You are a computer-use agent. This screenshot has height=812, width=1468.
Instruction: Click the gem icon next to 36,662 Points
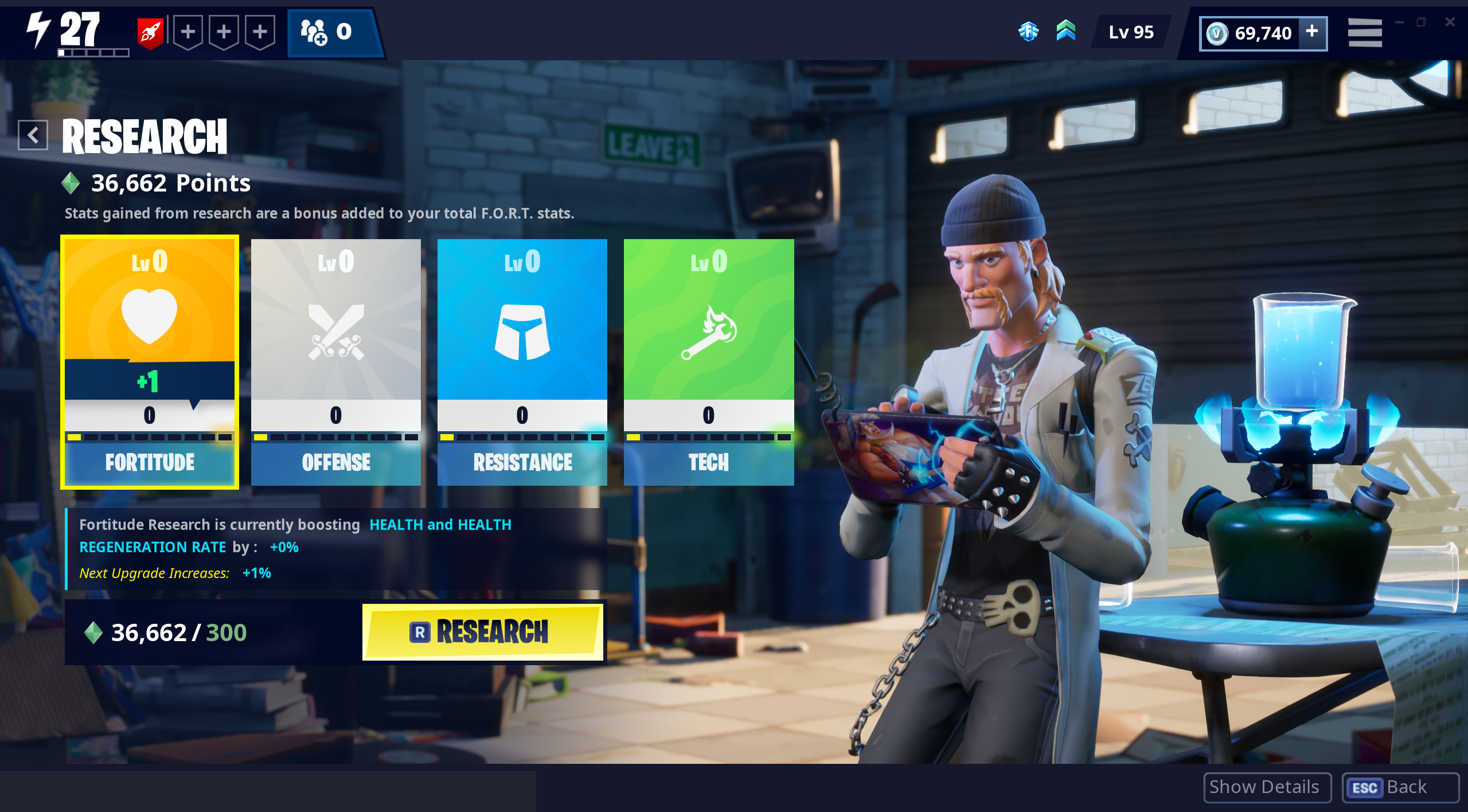click(x=70, y=183)
